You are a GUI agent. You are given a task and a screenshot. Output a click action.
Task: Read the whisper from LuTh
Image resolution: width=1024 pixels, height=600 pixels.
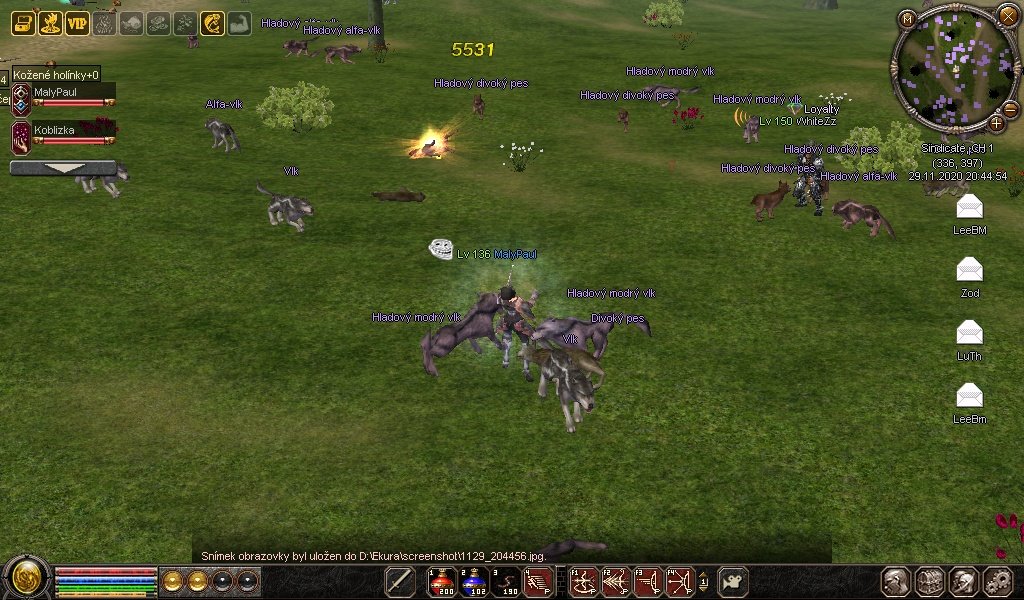click(x=969, y=333)
